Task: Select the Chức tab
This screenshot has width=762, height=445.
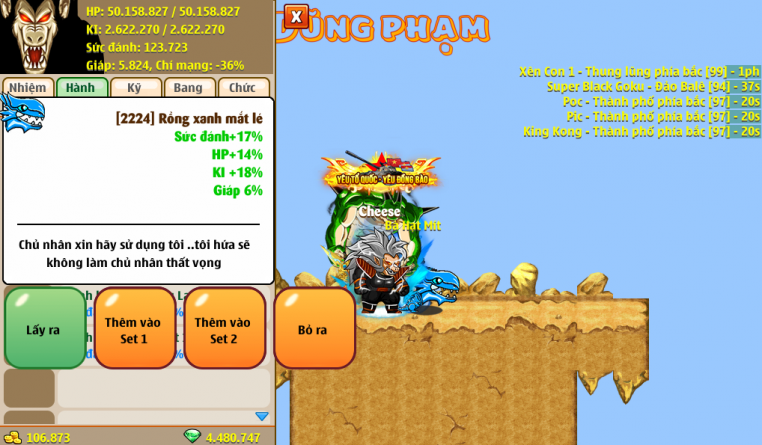Action: (243, 87)
